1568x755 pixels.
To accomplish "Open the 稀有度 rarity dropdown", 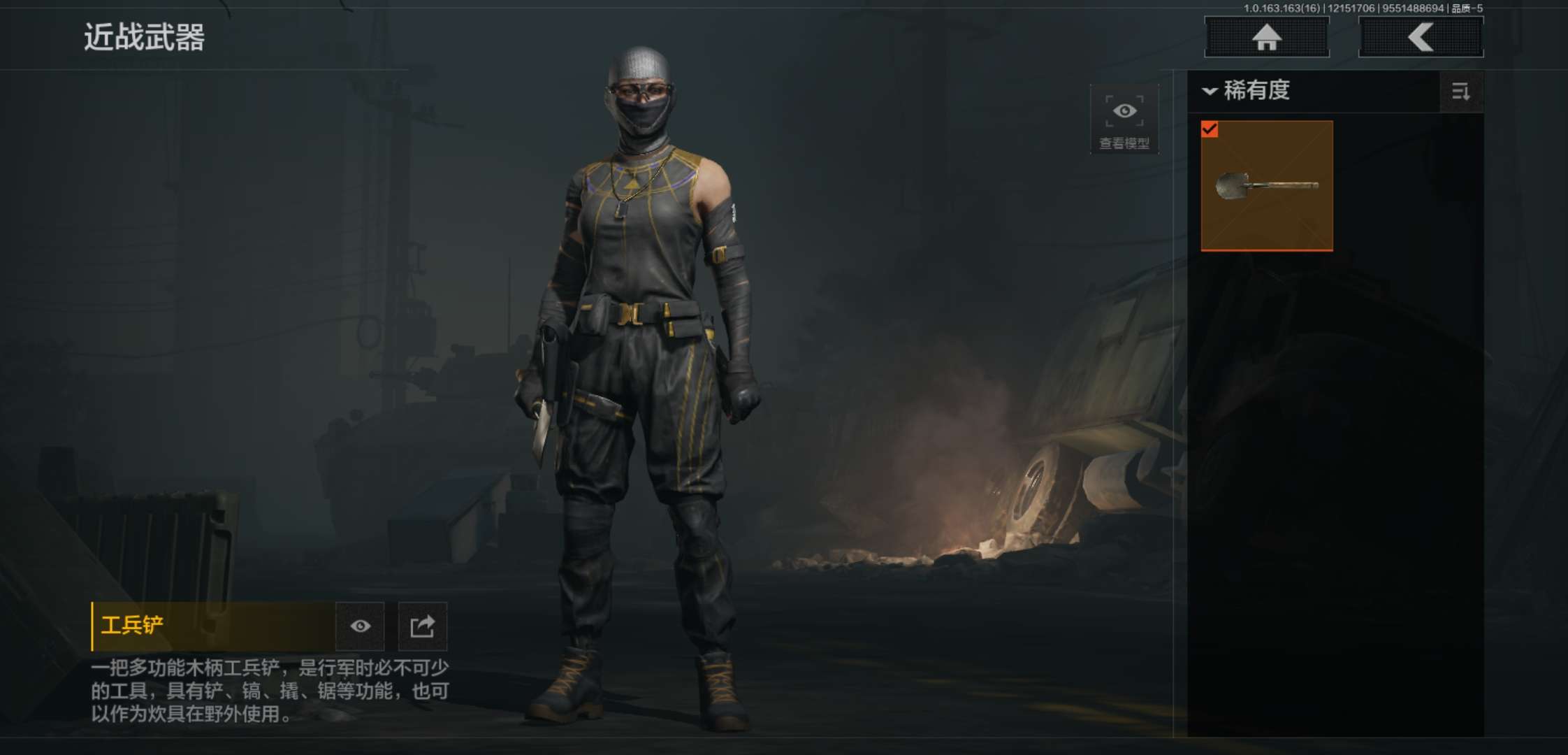I will tap(1247, 91).
